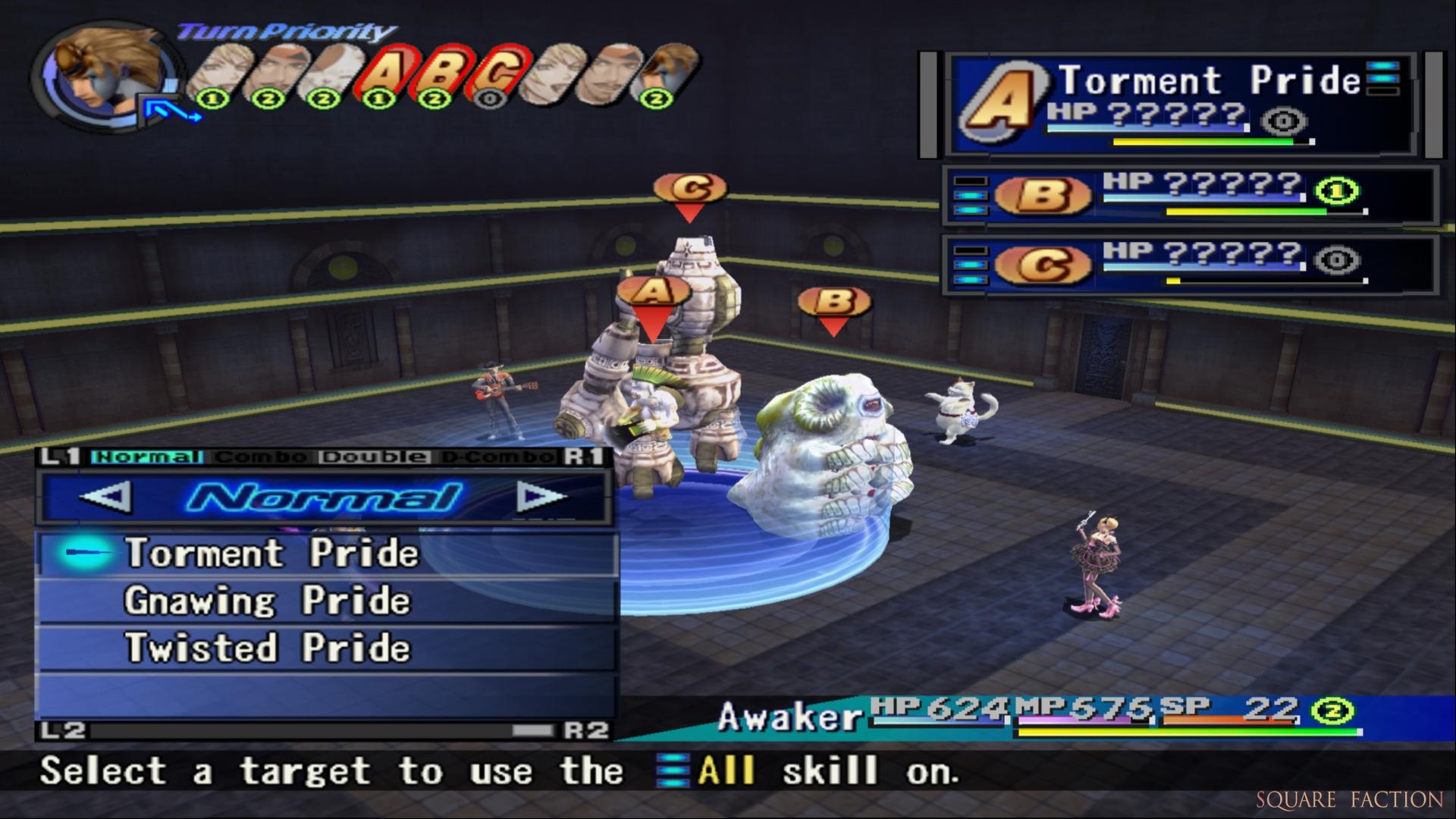Click the B target marker above the skull

(x=834, y=303)
